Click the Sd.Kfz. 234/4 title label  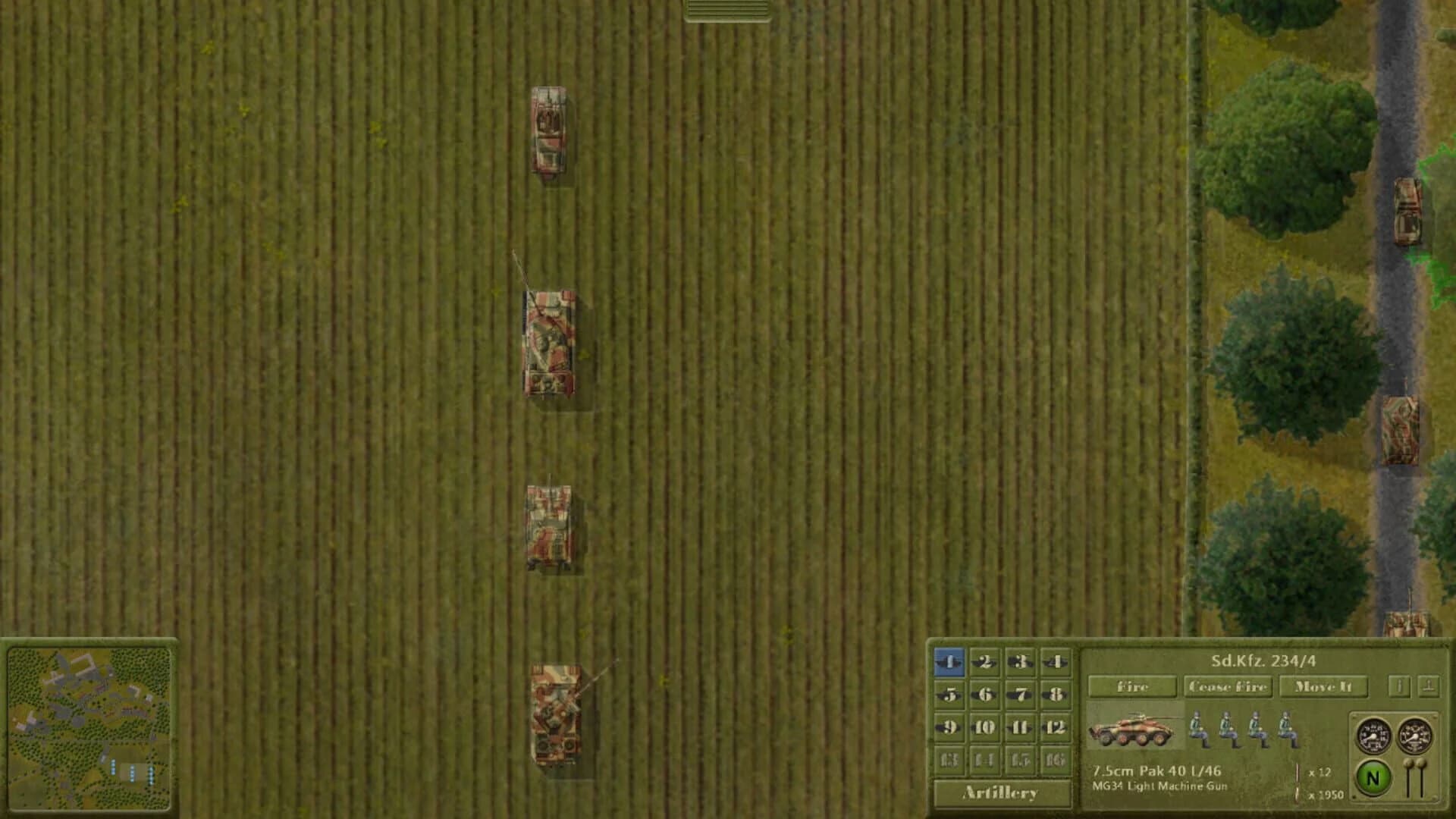[x=1265, y=662]
